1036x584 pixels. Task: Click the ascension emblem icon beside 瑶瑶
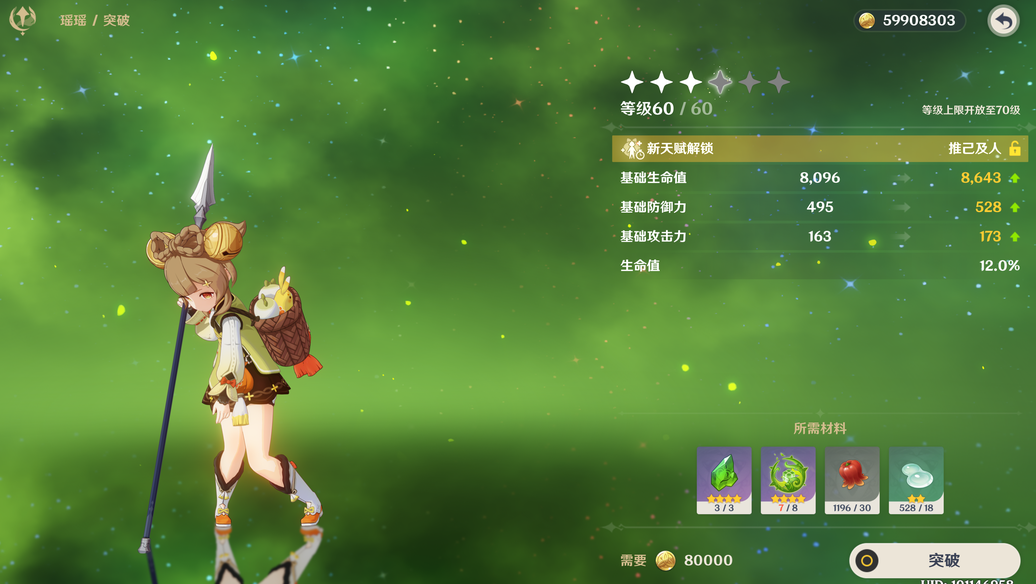pyautogui.click(x=23, y=19)
